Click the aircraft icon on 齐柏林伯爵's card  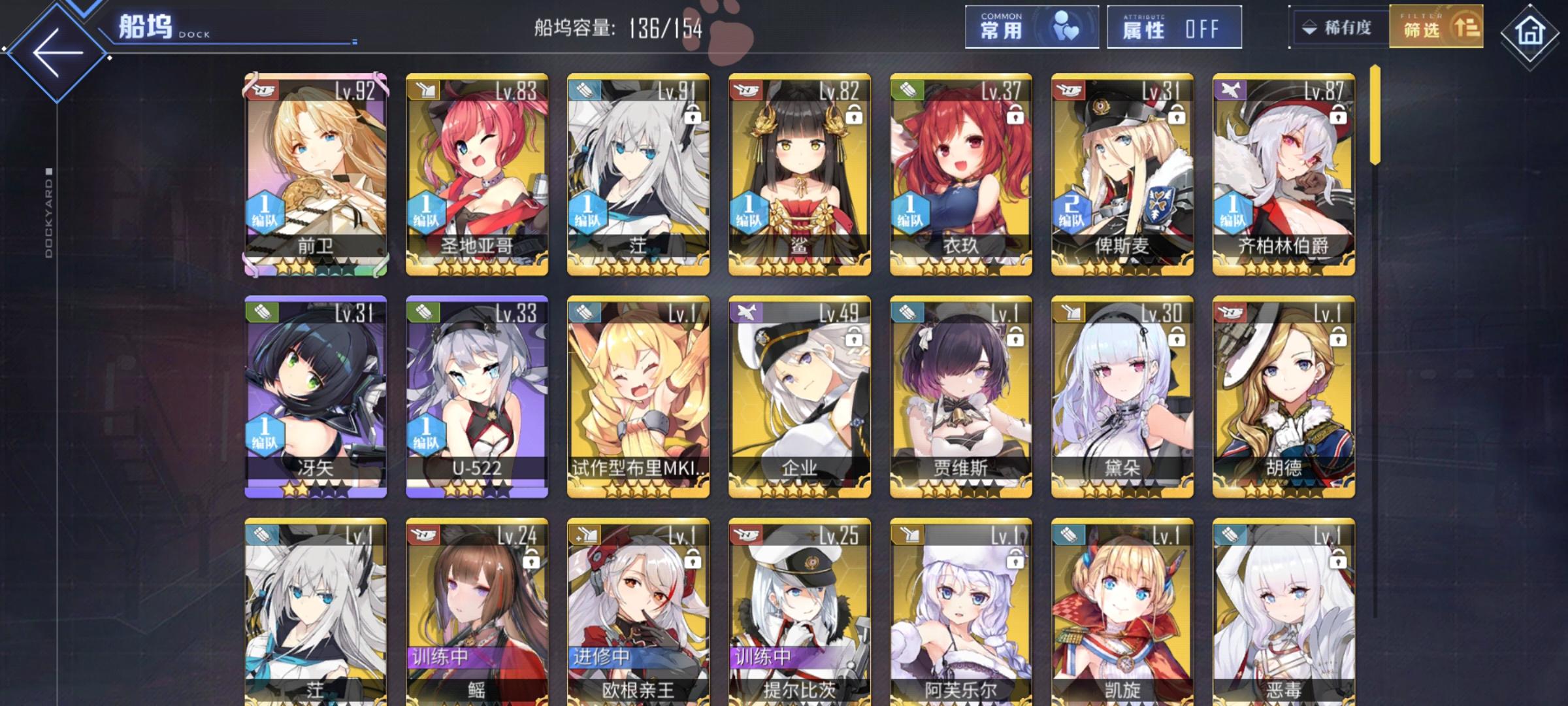tap(1232, 88)
